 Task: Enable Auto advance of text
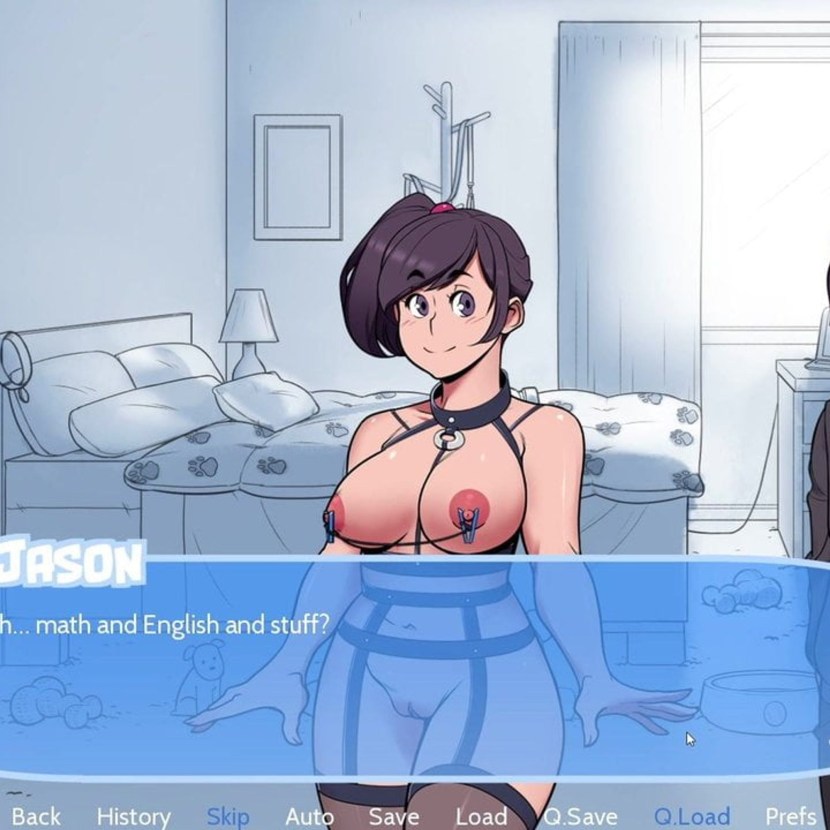pos(309,816)
